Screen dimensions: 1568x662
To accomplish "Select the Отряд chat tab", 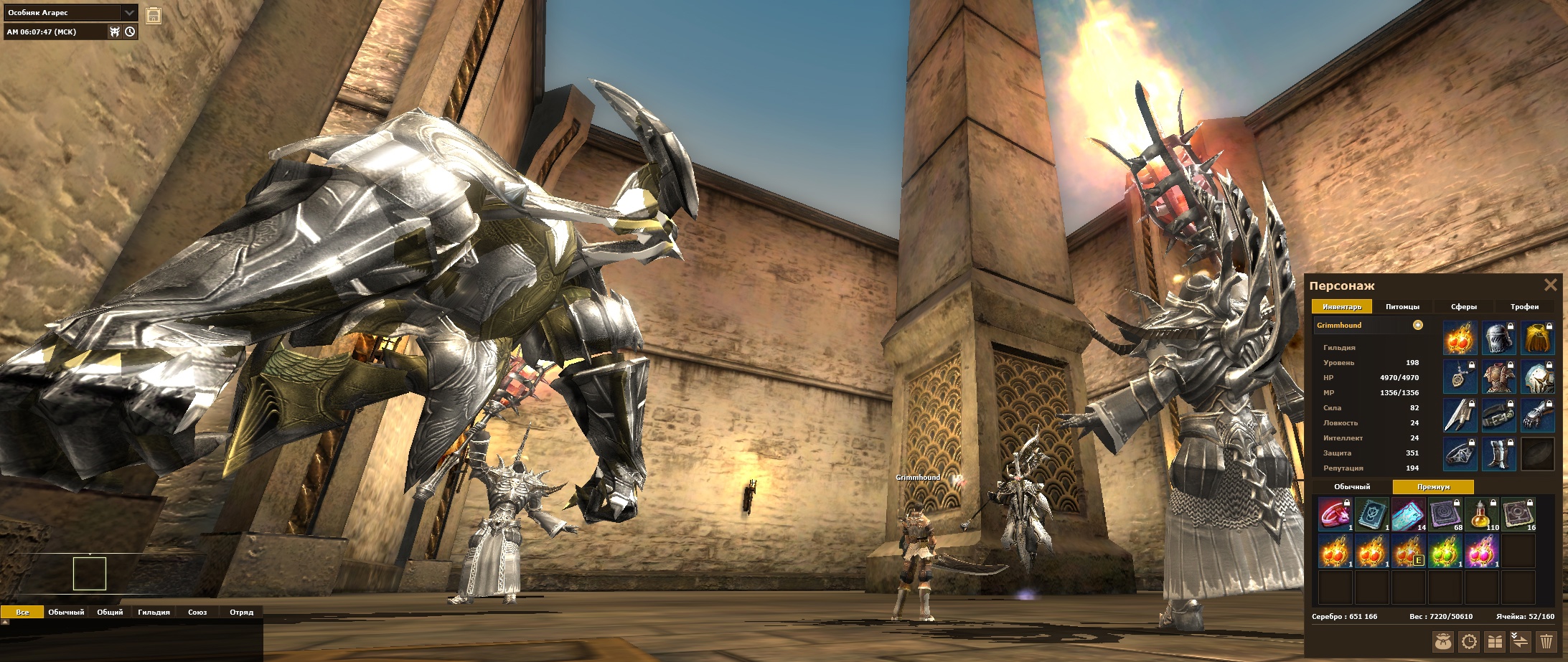I will click(x=241, y=613).
